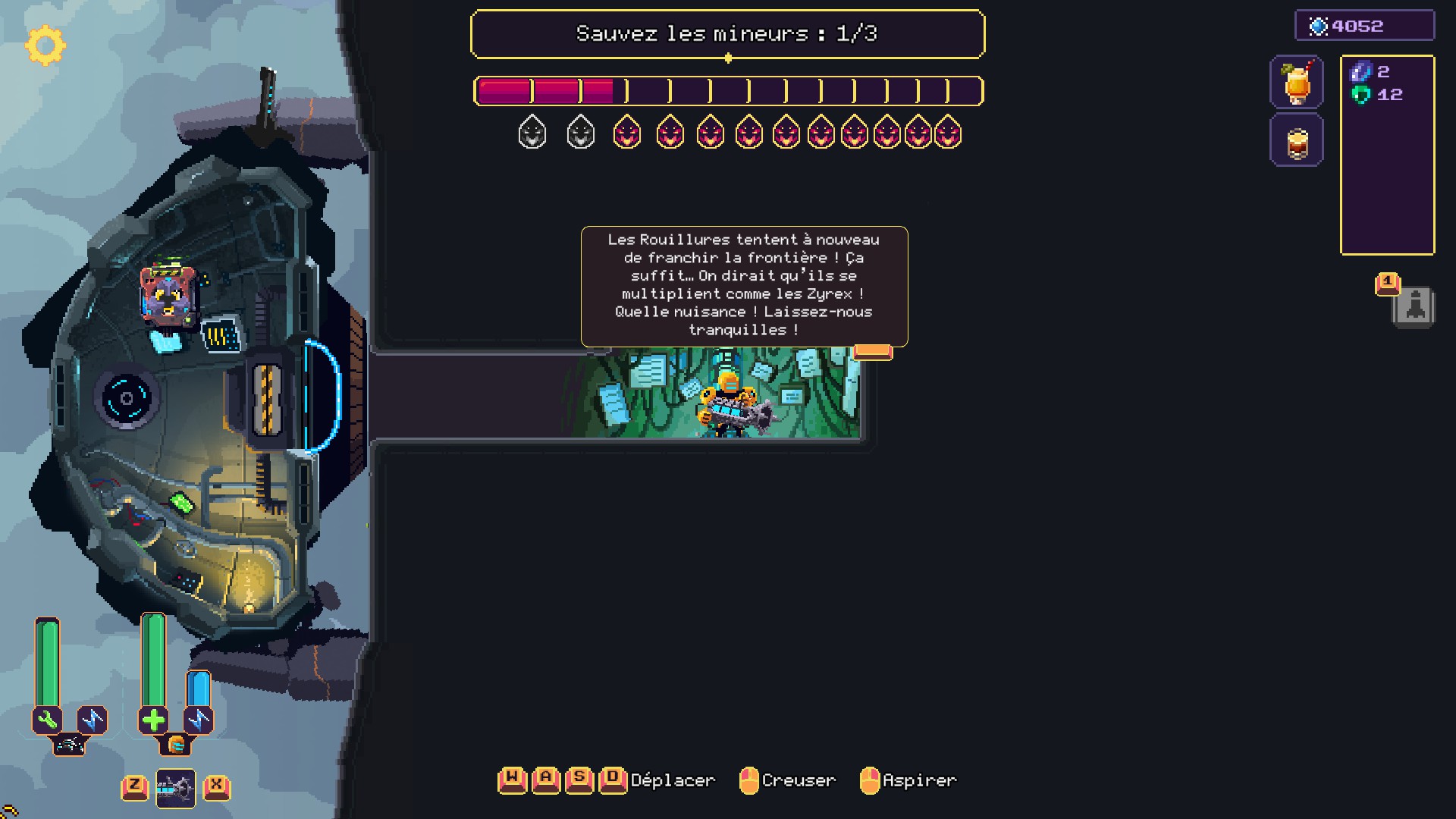Click the green plus health icon

tap(153, 720)
